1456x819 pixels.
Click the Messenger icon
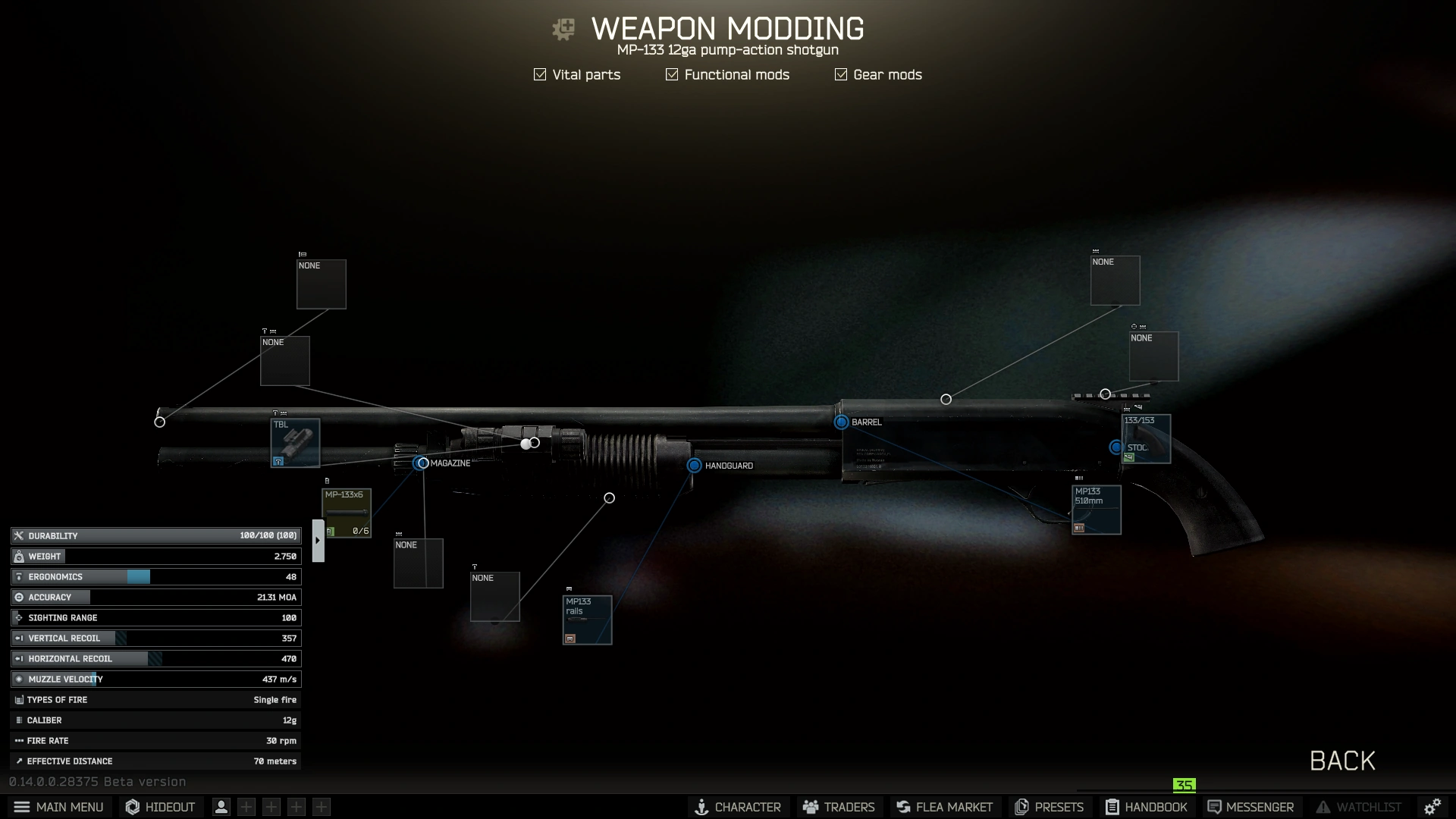(1213, 807)
